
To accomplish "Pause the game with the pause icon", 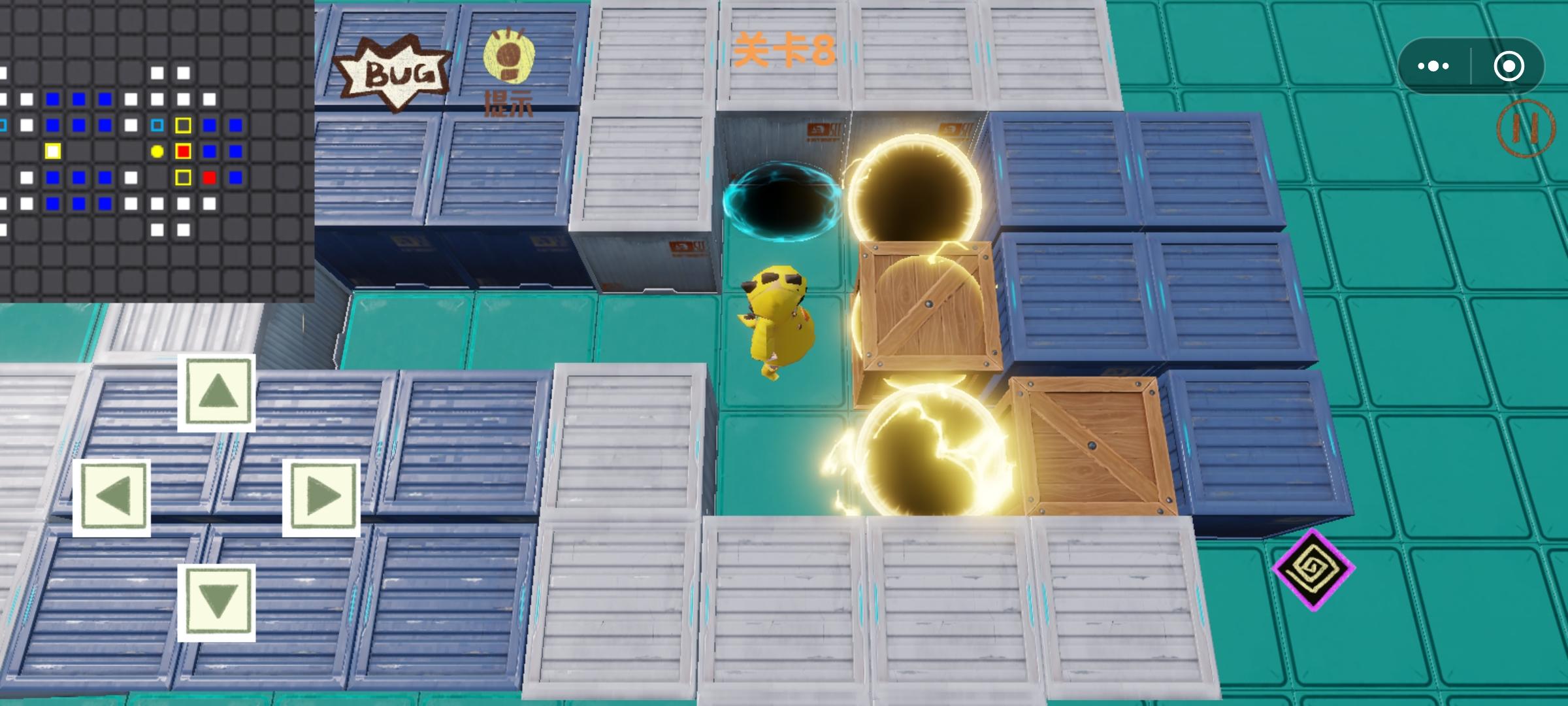I will (x=1527, y=128).
